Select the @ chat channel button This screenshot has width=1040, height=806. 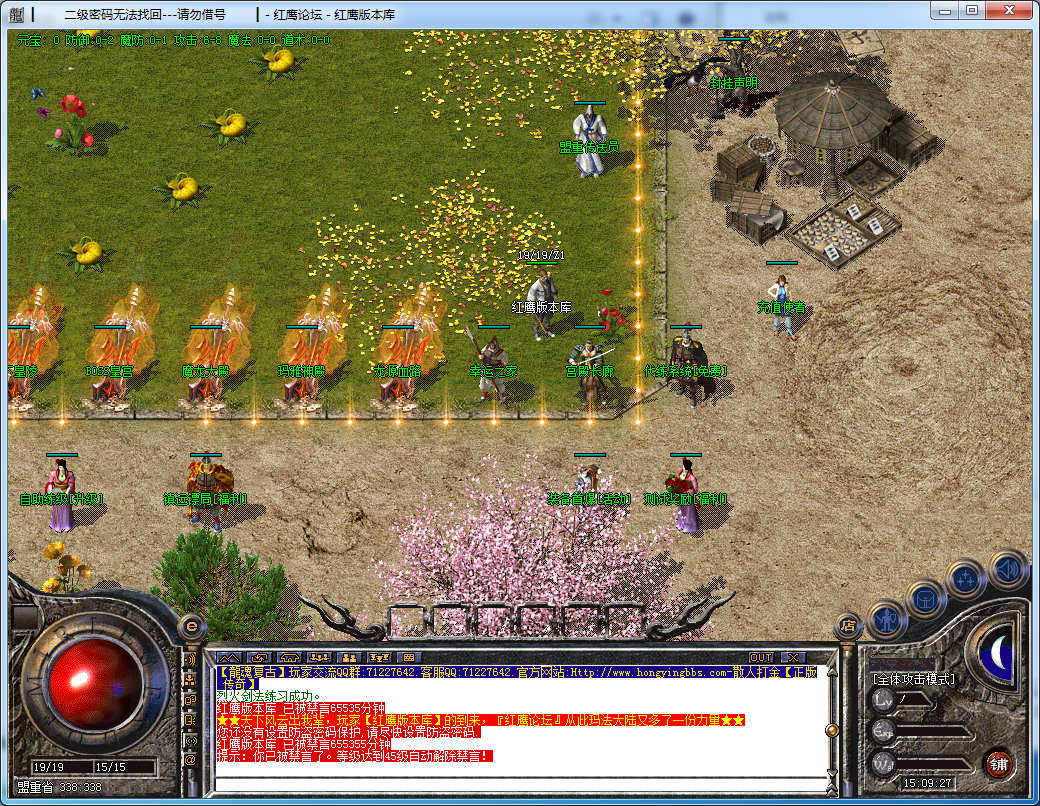190,760
